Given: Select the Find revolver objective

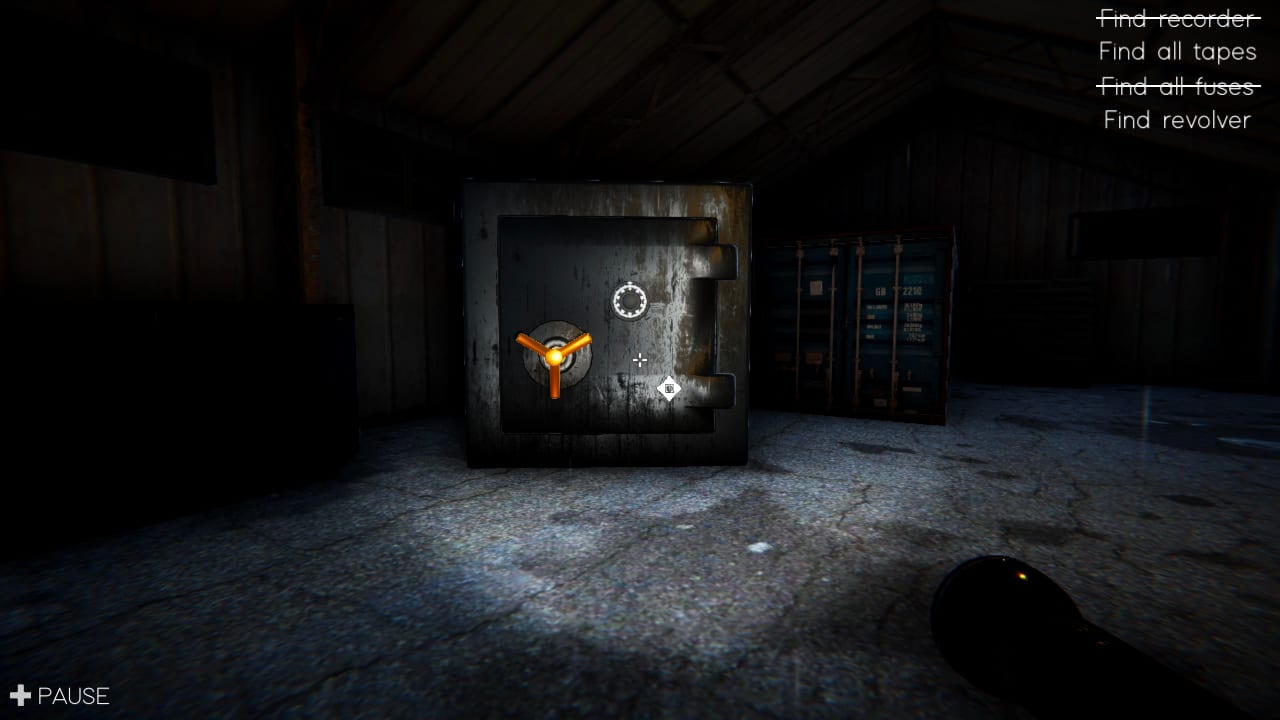Looking at the screenshot, I should pos(1176,120).
